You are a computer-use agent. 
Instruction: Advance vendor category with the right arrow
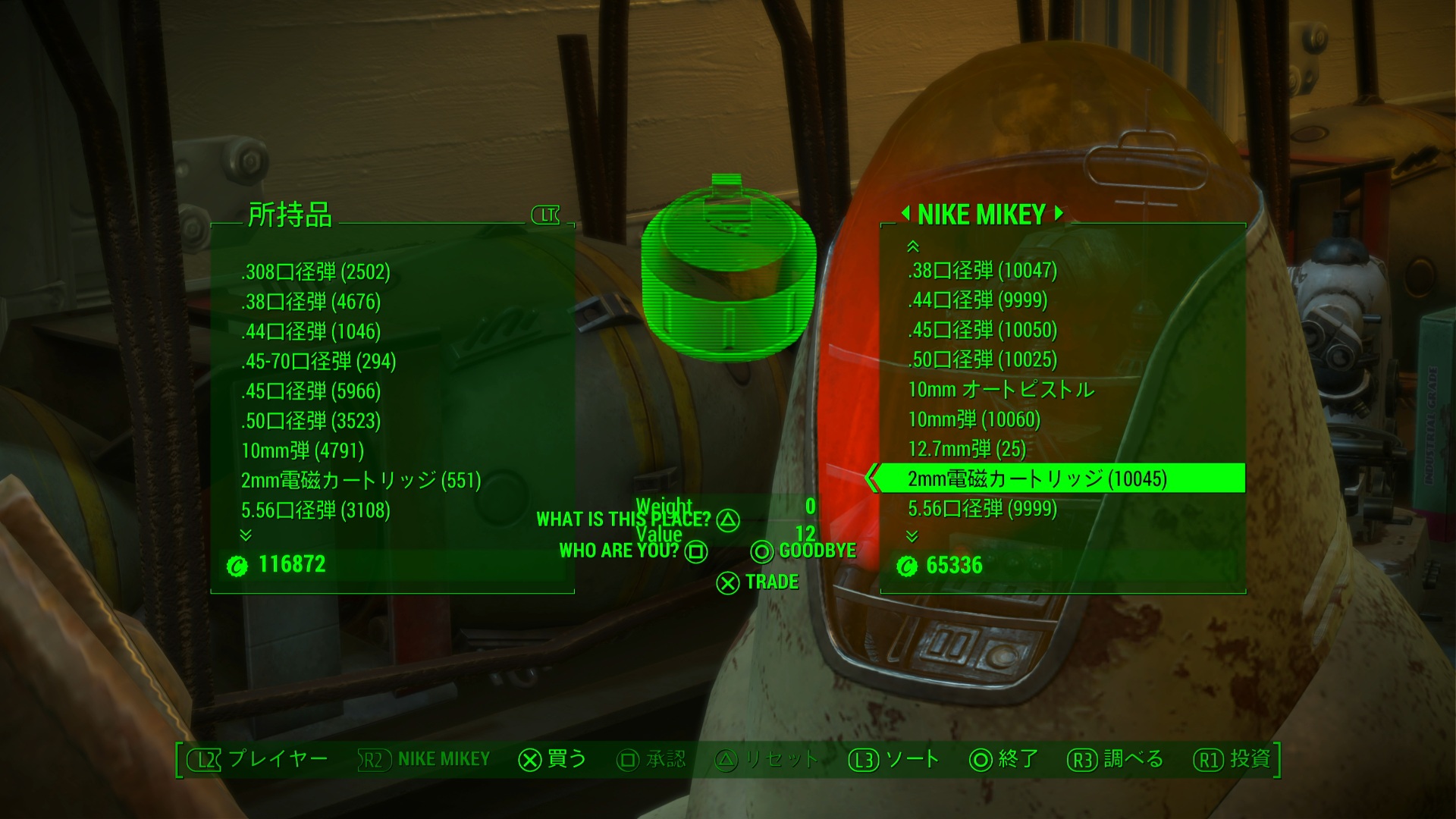point(1059,214)
